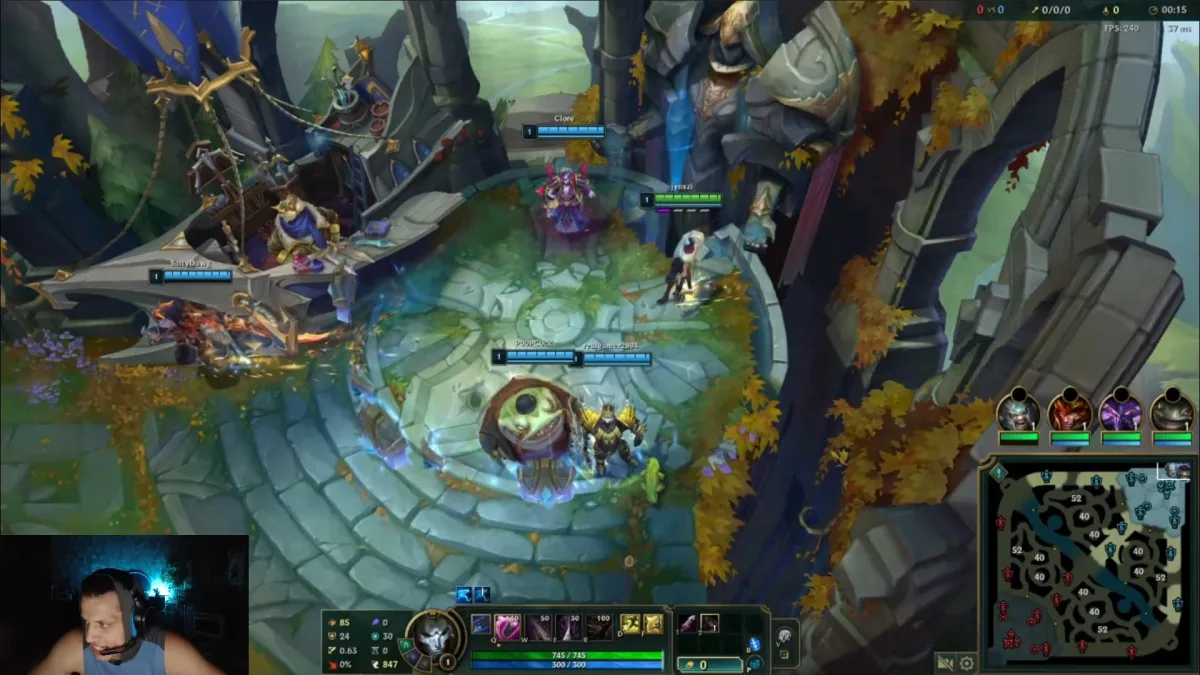The image size is (1200, 675).
Task: Toggle the camera lock button under minimap
Action: 944,662
